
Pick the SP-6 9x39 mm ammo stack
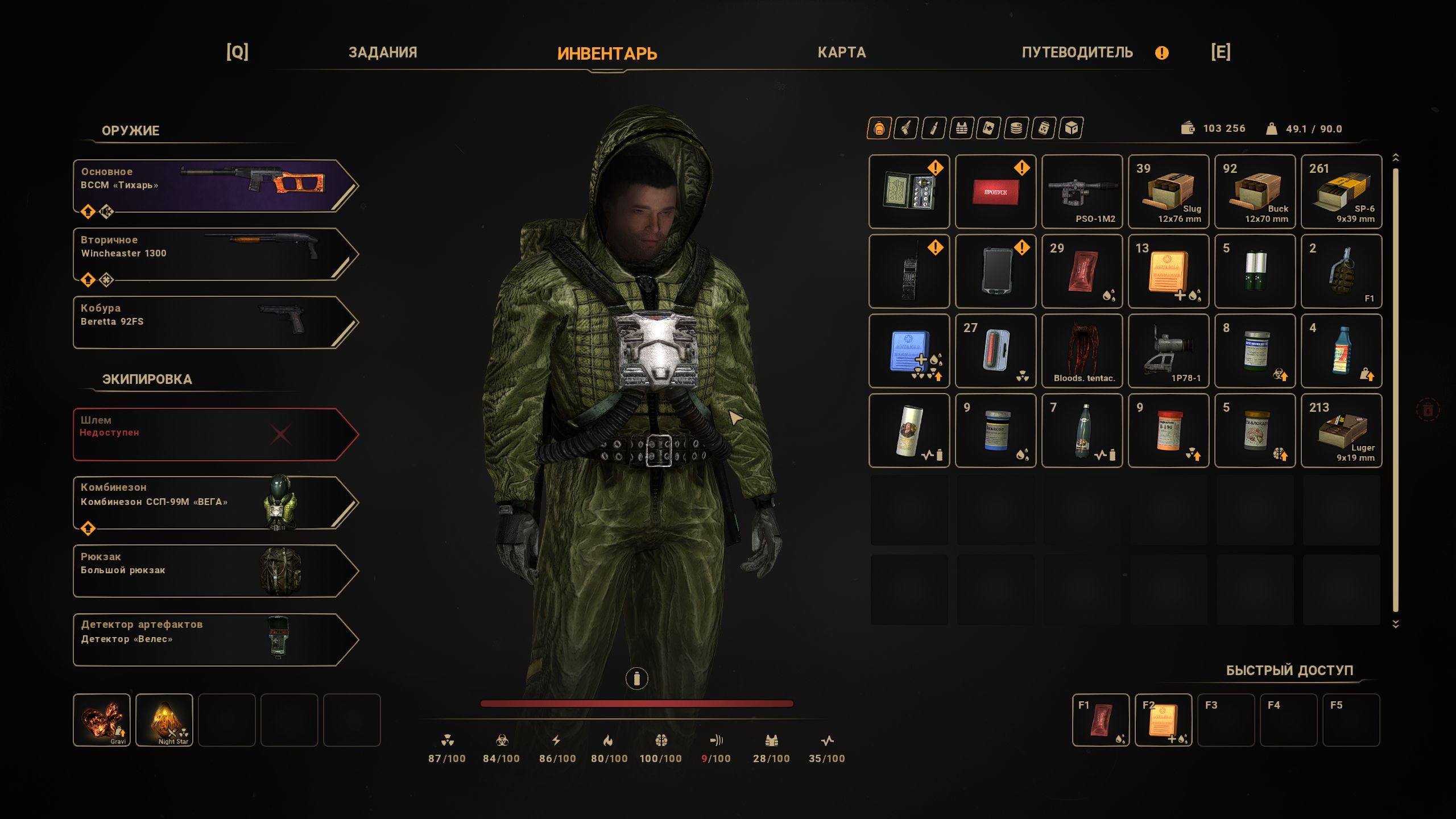pyautogui.click(x=1341, y=192)
